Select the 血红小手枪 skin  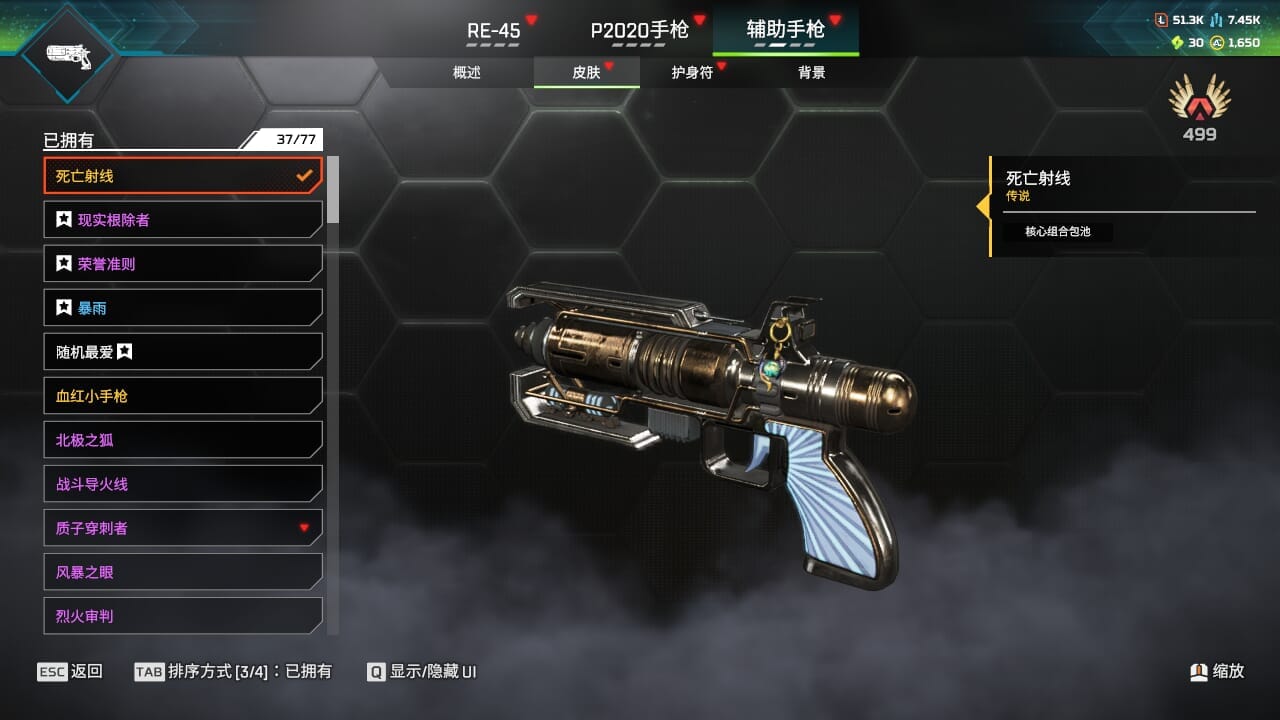click(183, 396)
